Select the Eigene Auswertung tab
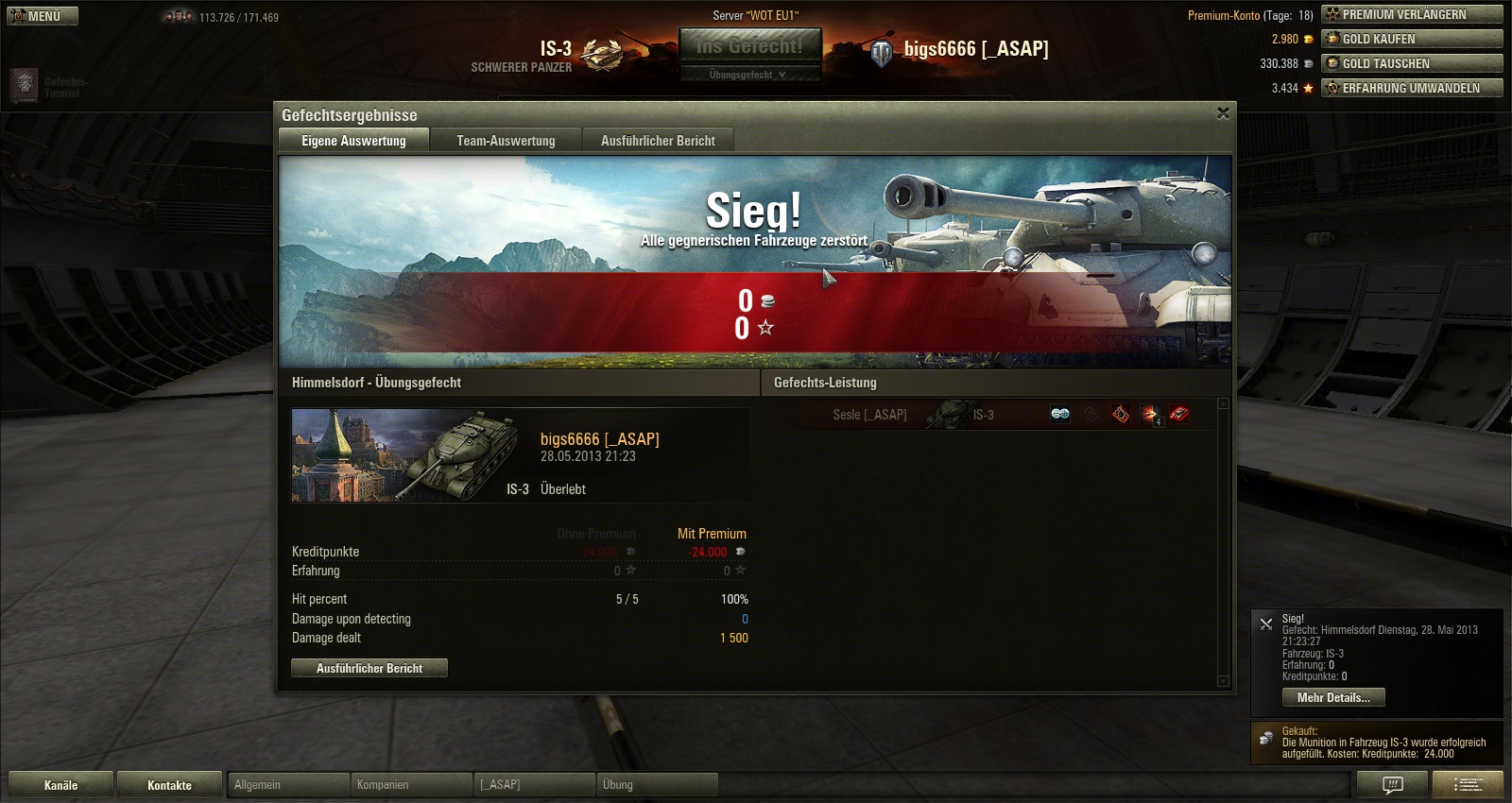 [353, 141]
